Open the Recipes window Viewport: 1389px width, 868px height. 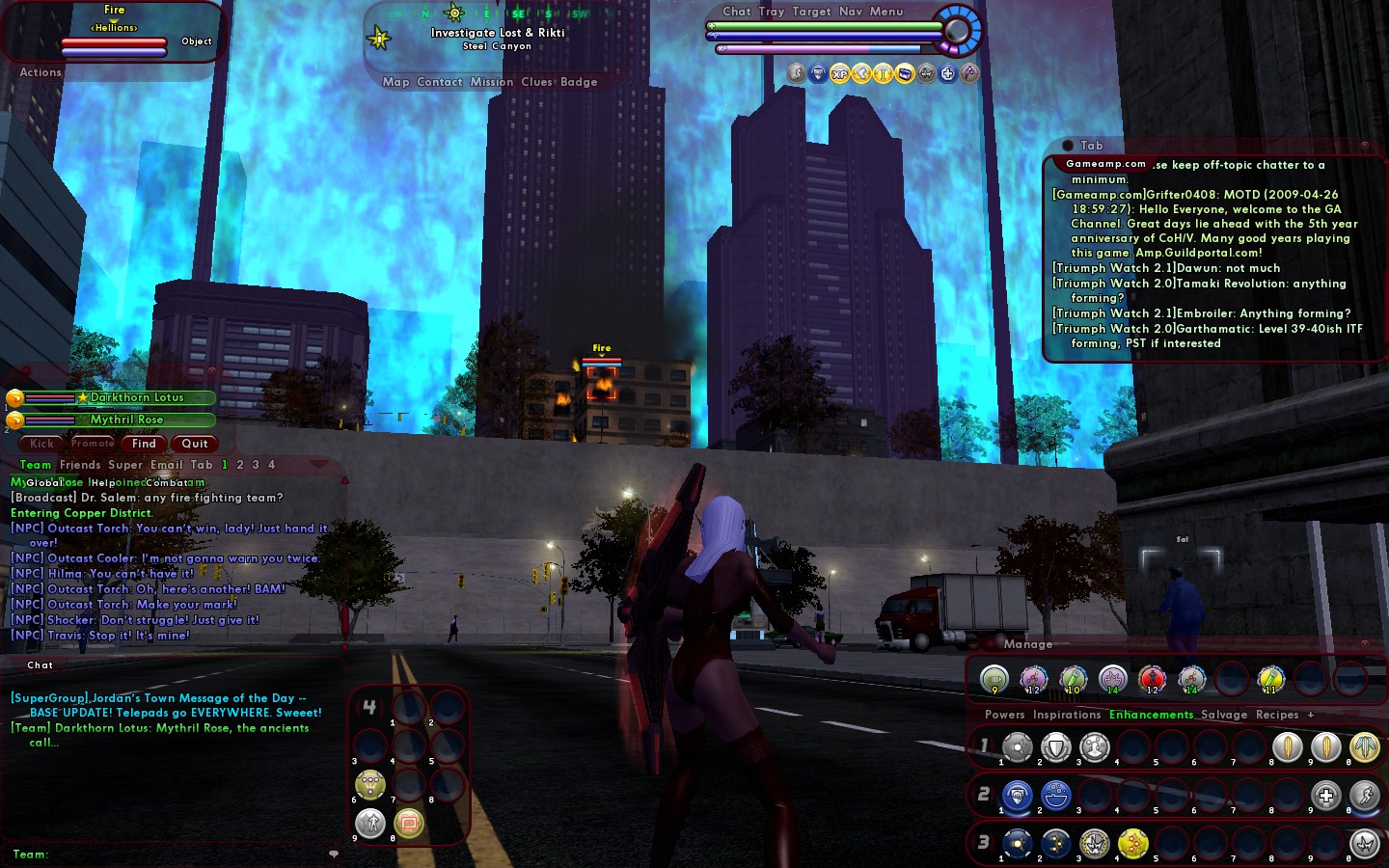pyautogui.click(x=1277, y=715)
